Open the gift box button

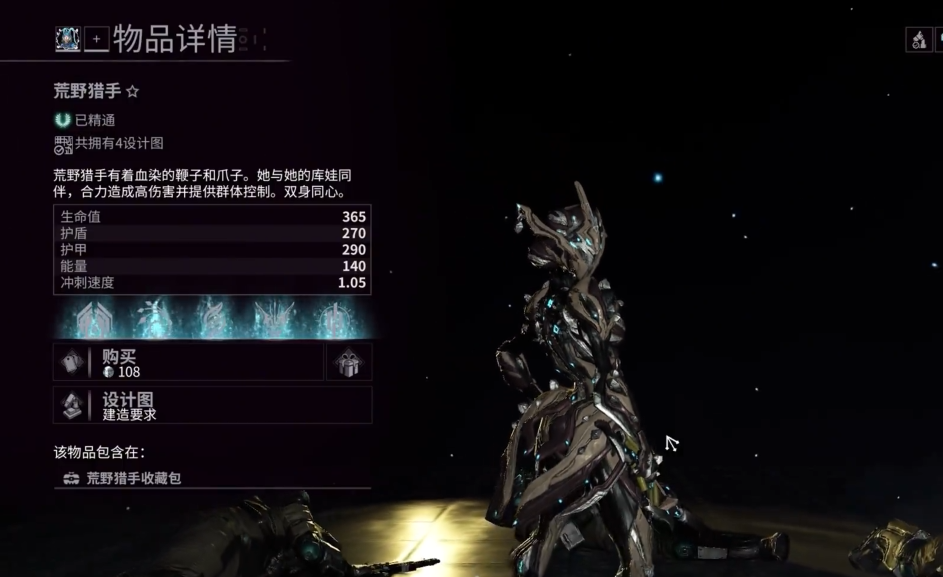click(x=349, y=362)
